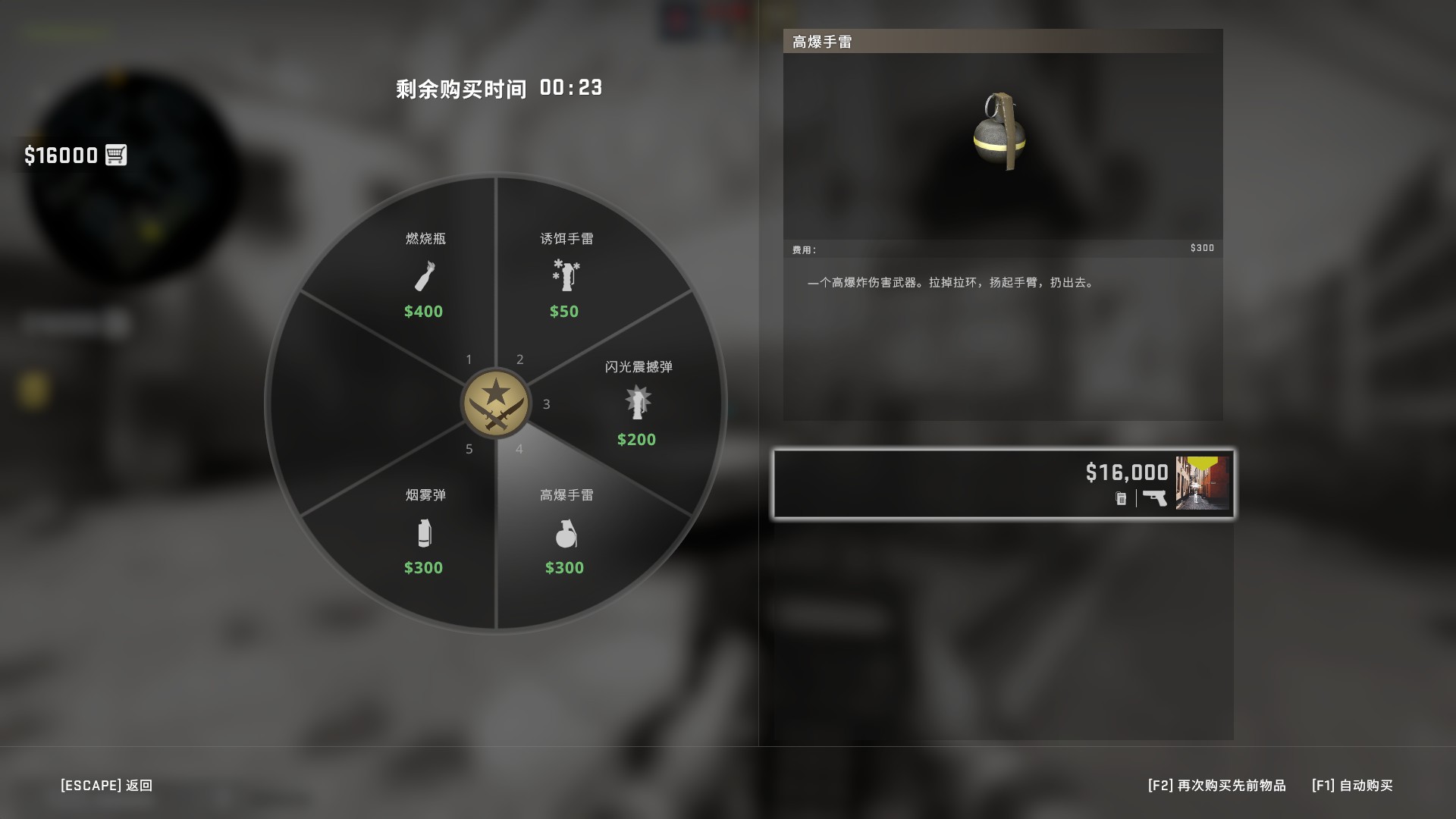Click slot number 1 on the buy wheel
The height and width of the screenshot is (819, 1456).
469,359
